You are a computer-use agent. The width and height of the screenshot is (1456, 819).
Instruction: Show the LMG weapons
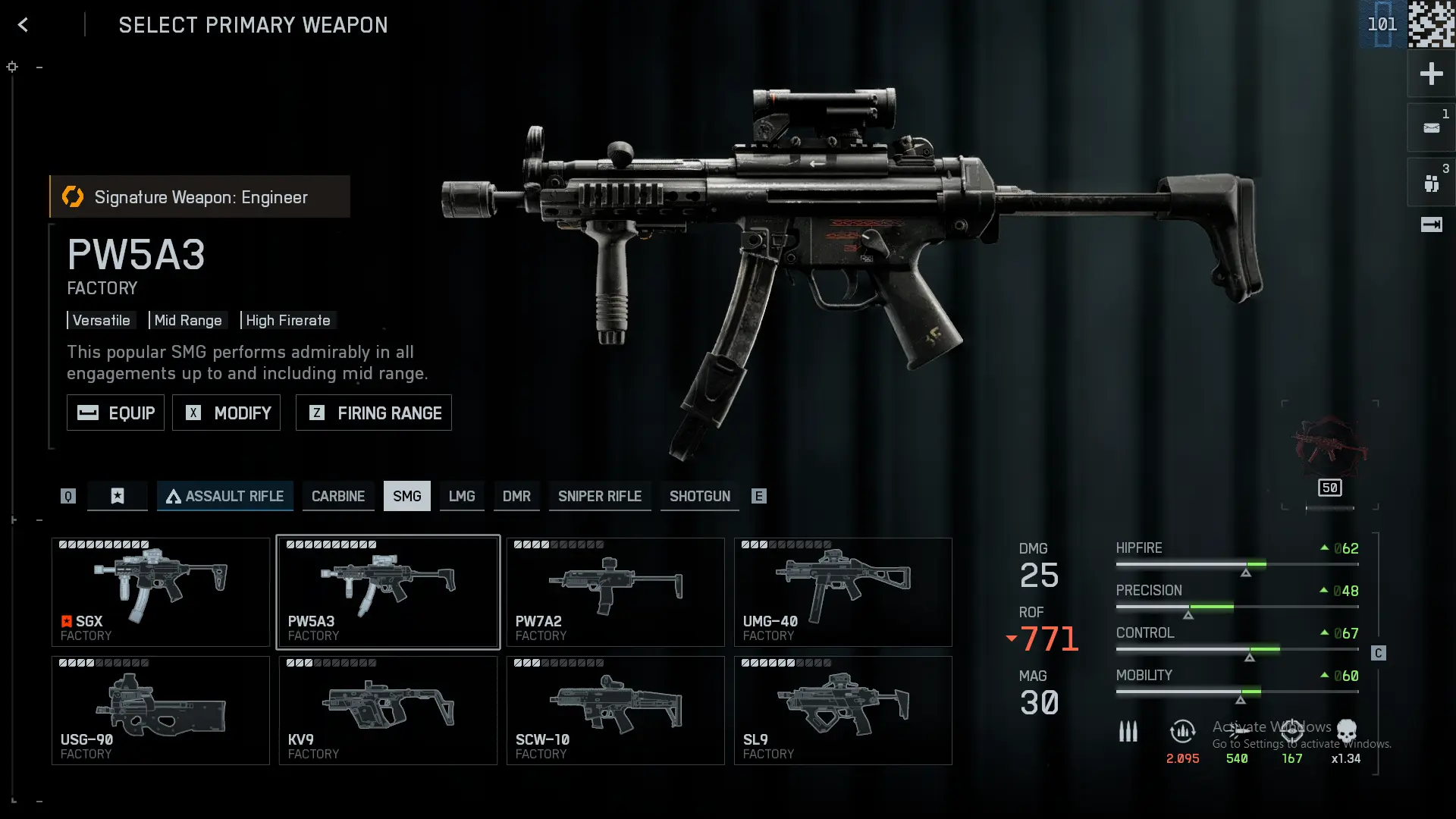pos(461,496)
